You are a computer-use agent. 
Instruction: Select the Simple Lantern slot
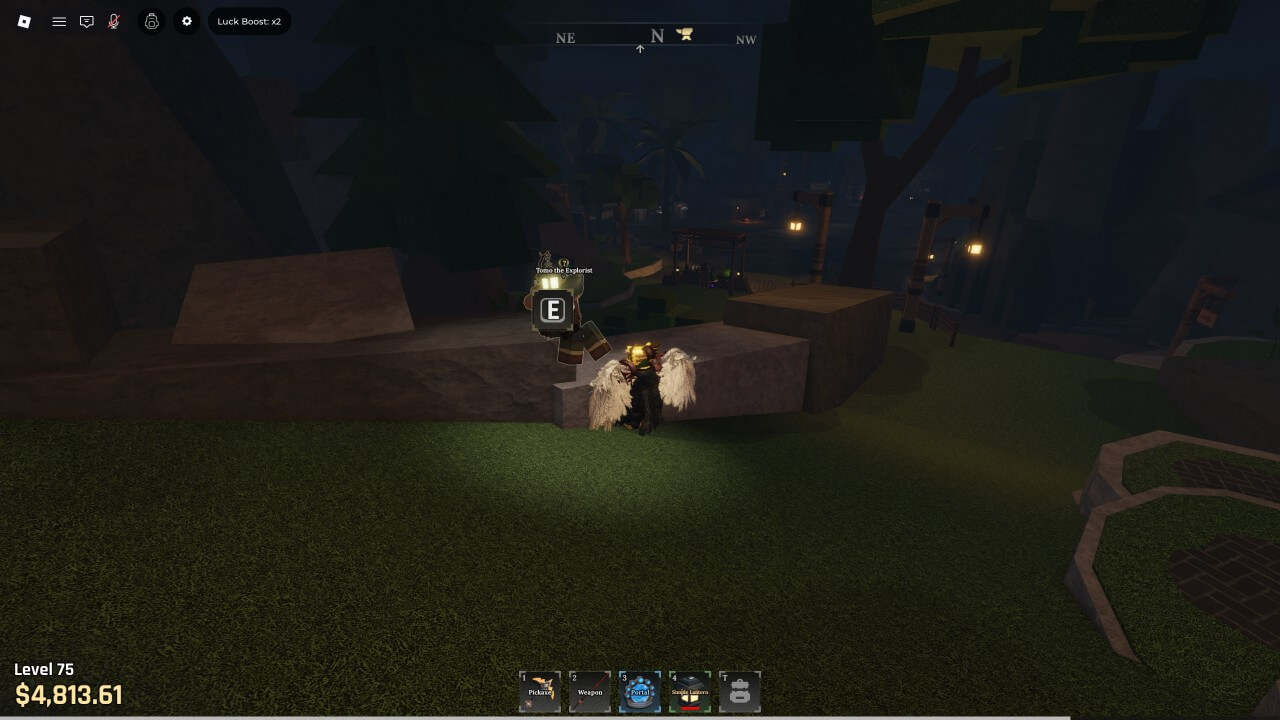(690, 691)
